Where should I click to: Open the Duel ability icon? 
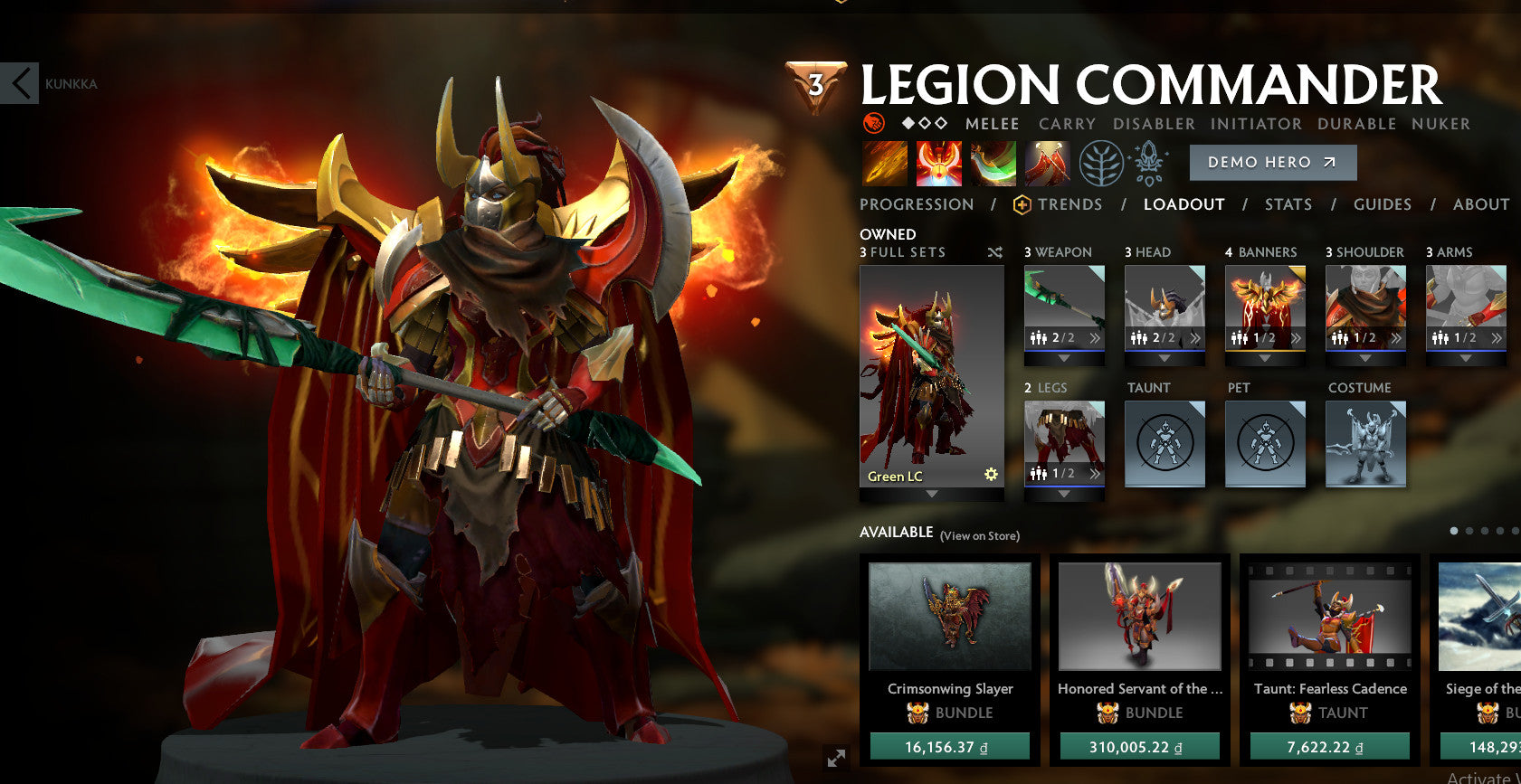coord(1048,163)
